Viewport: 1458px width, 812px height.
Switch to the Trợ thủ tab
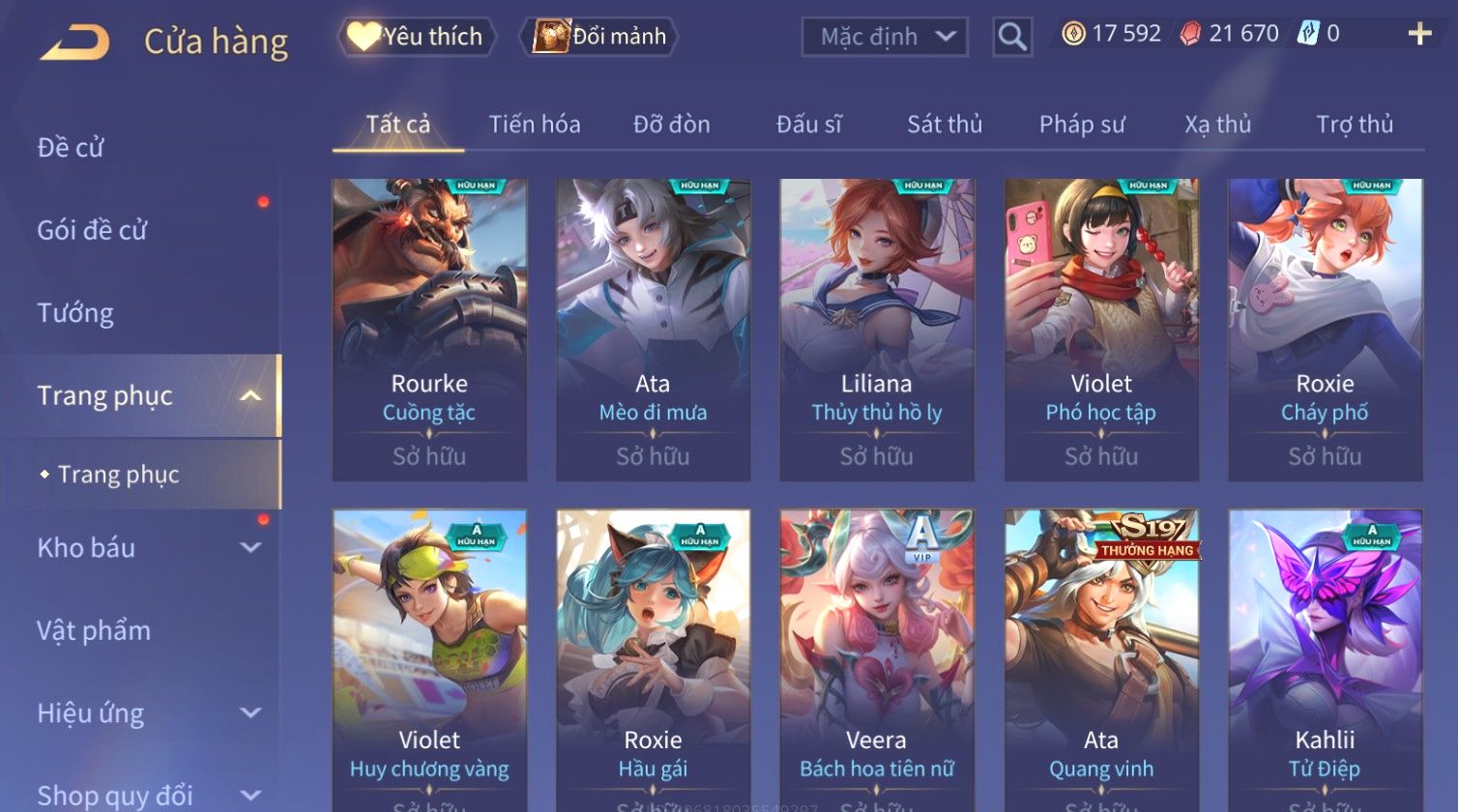tap(1354, 125)
